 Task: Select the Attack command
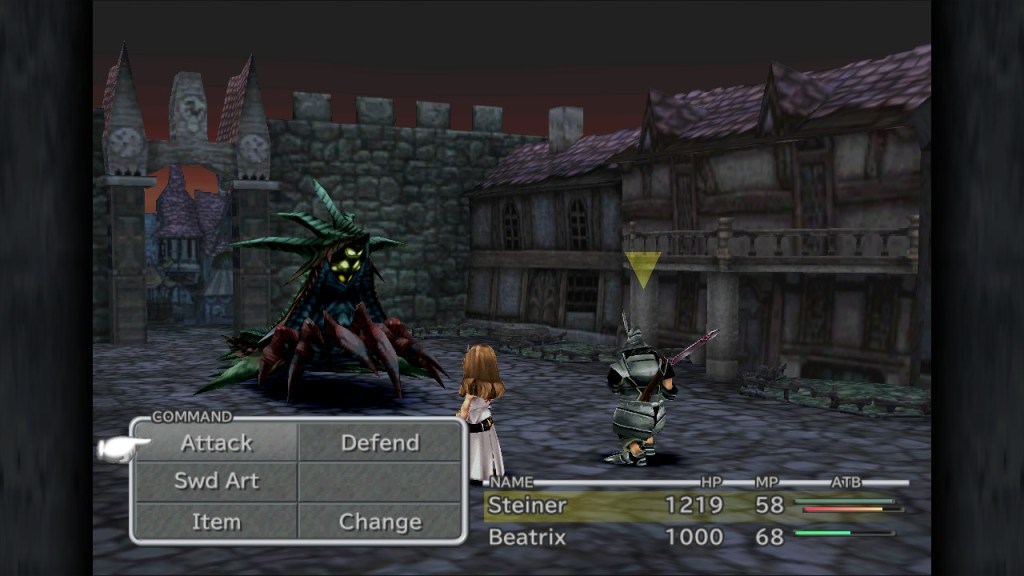(x=216, y=443)
